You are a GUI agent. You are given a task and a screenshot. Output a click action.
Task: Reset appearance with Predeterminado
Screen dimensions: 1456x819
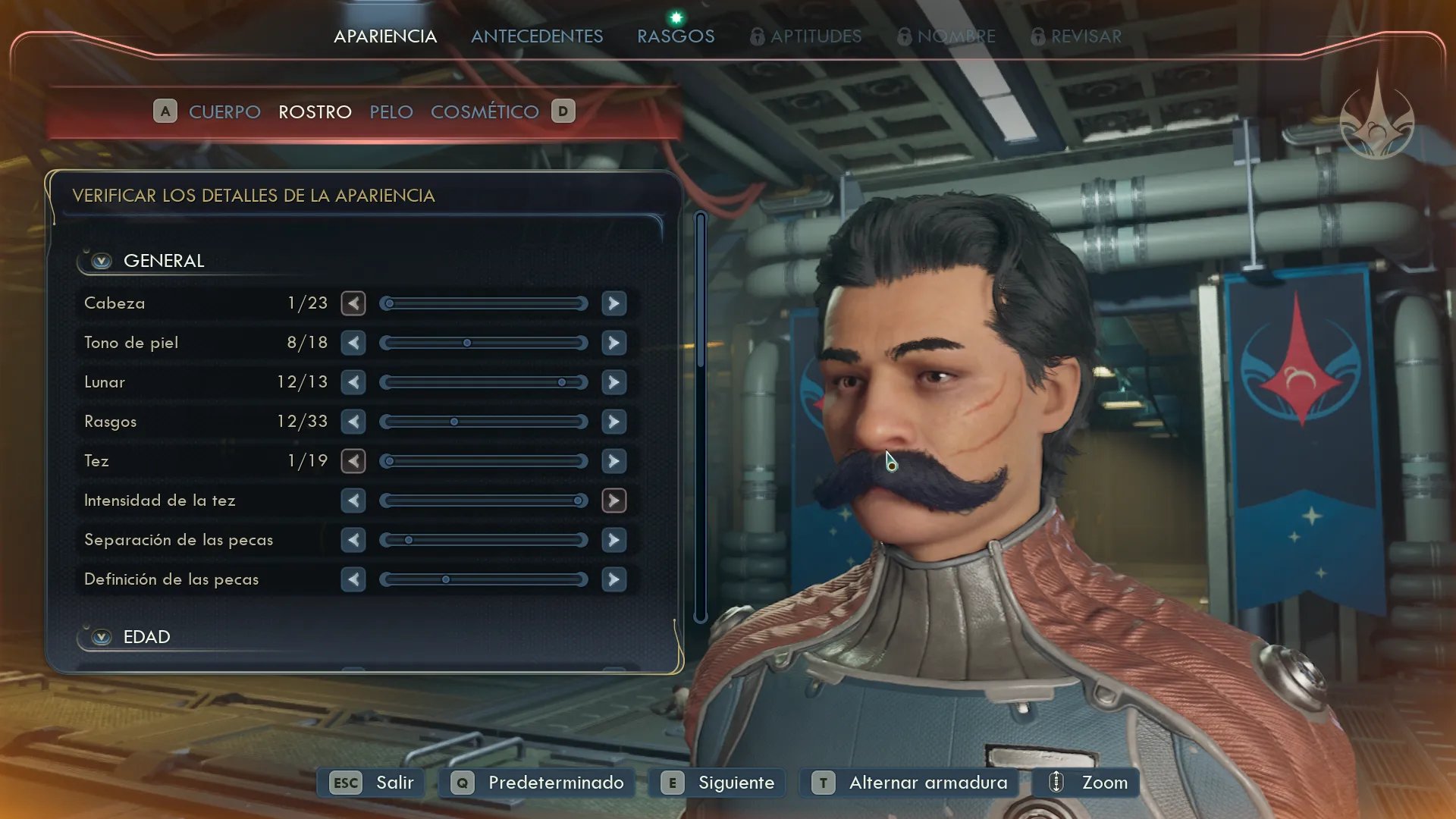click(537, 783)
